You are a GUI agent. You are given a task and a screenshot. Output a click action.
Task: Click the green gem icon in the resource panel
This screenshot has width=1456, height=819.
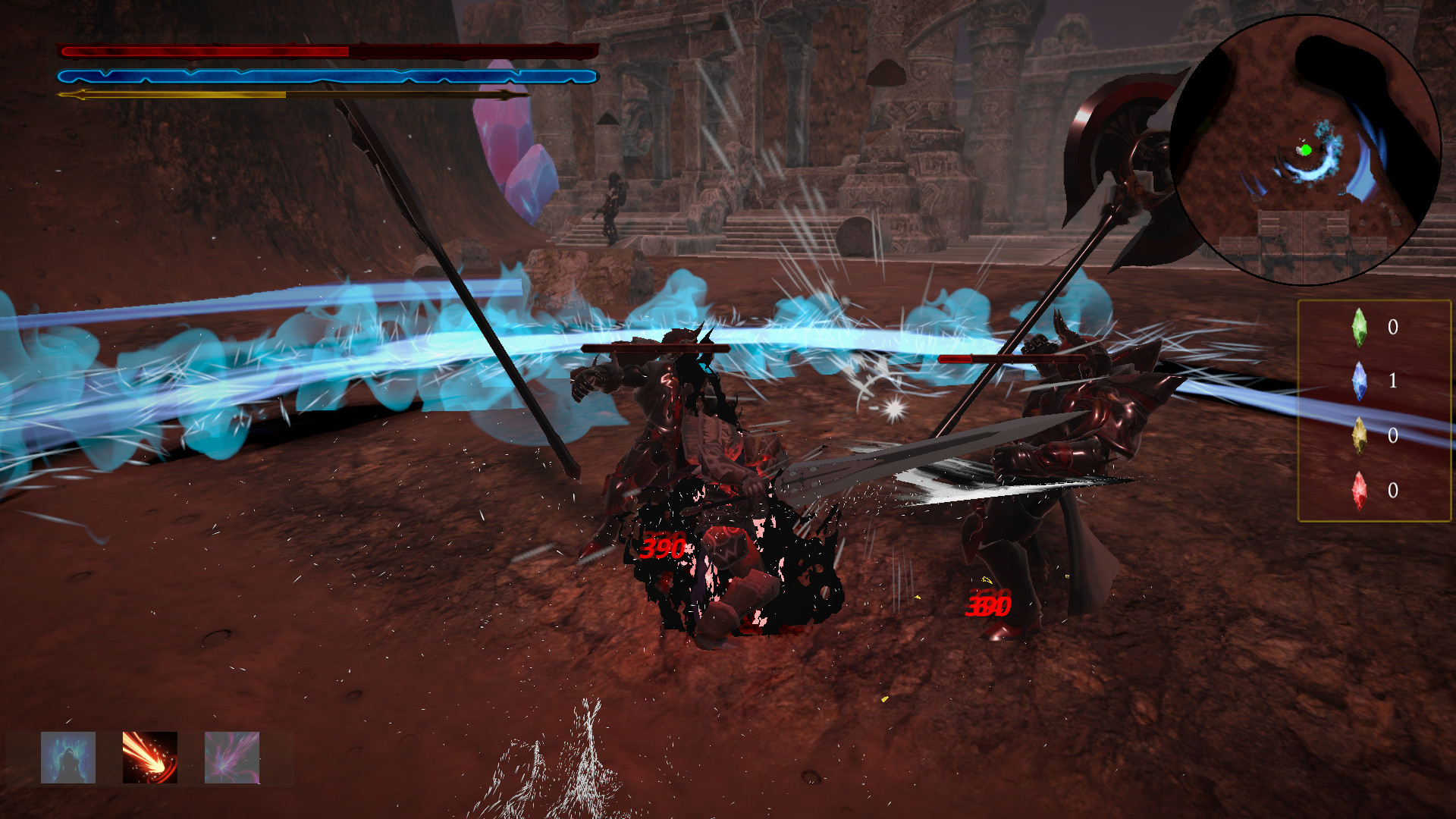click(x=1360, y=328)
